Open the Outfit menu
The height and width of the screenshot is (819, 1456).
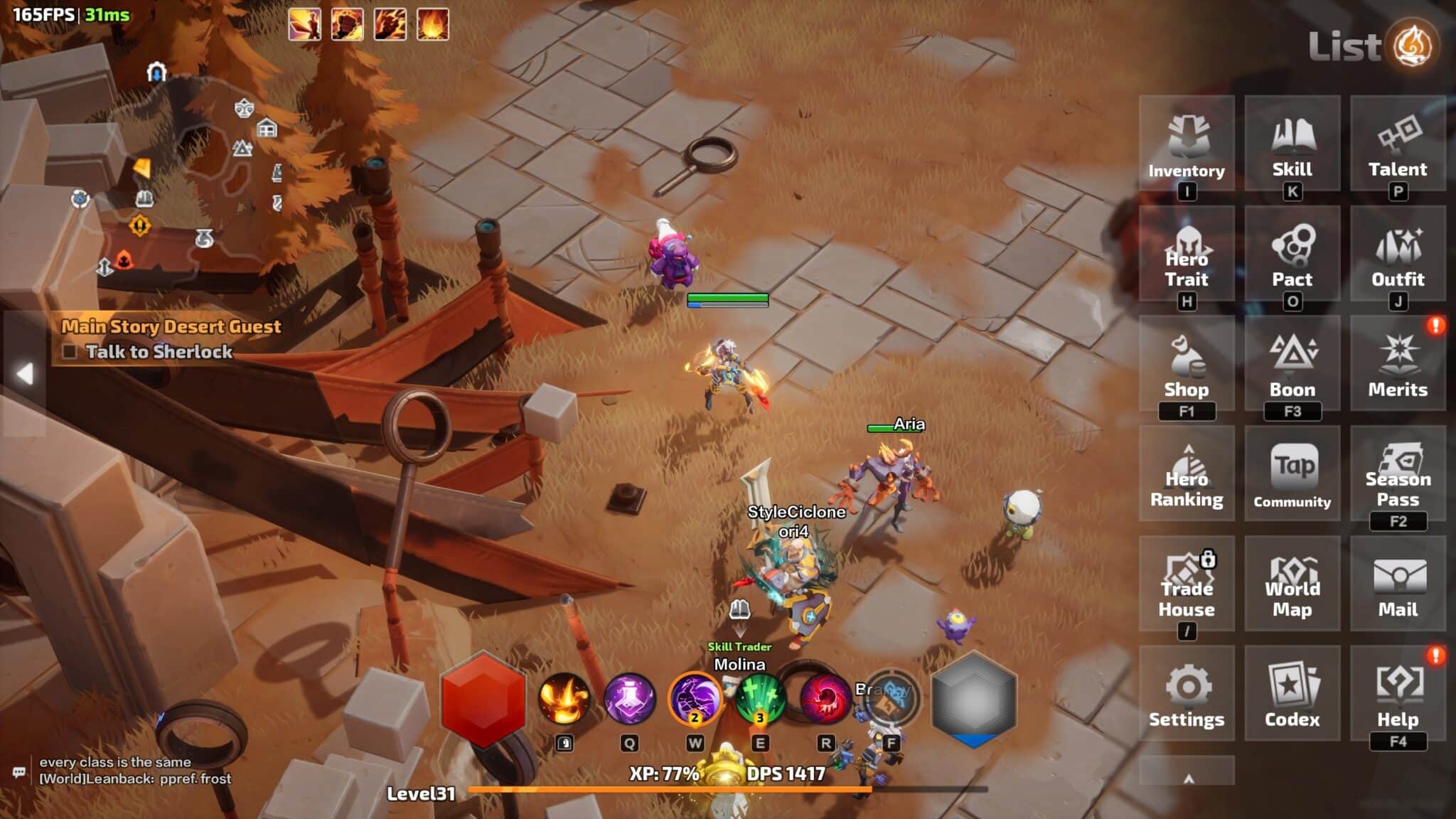1398,255
